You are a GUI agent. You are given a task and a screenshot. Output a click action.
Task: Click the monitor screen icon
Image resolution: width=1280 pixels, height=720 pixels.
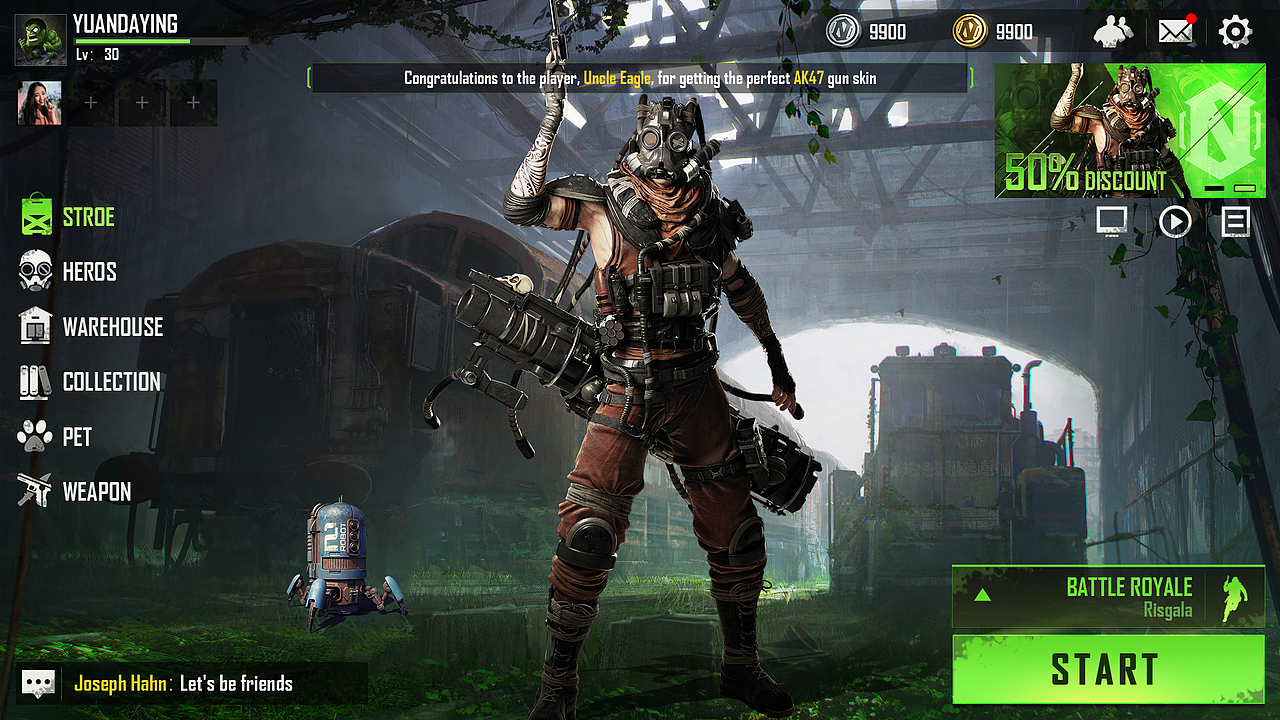point(1112,220)
